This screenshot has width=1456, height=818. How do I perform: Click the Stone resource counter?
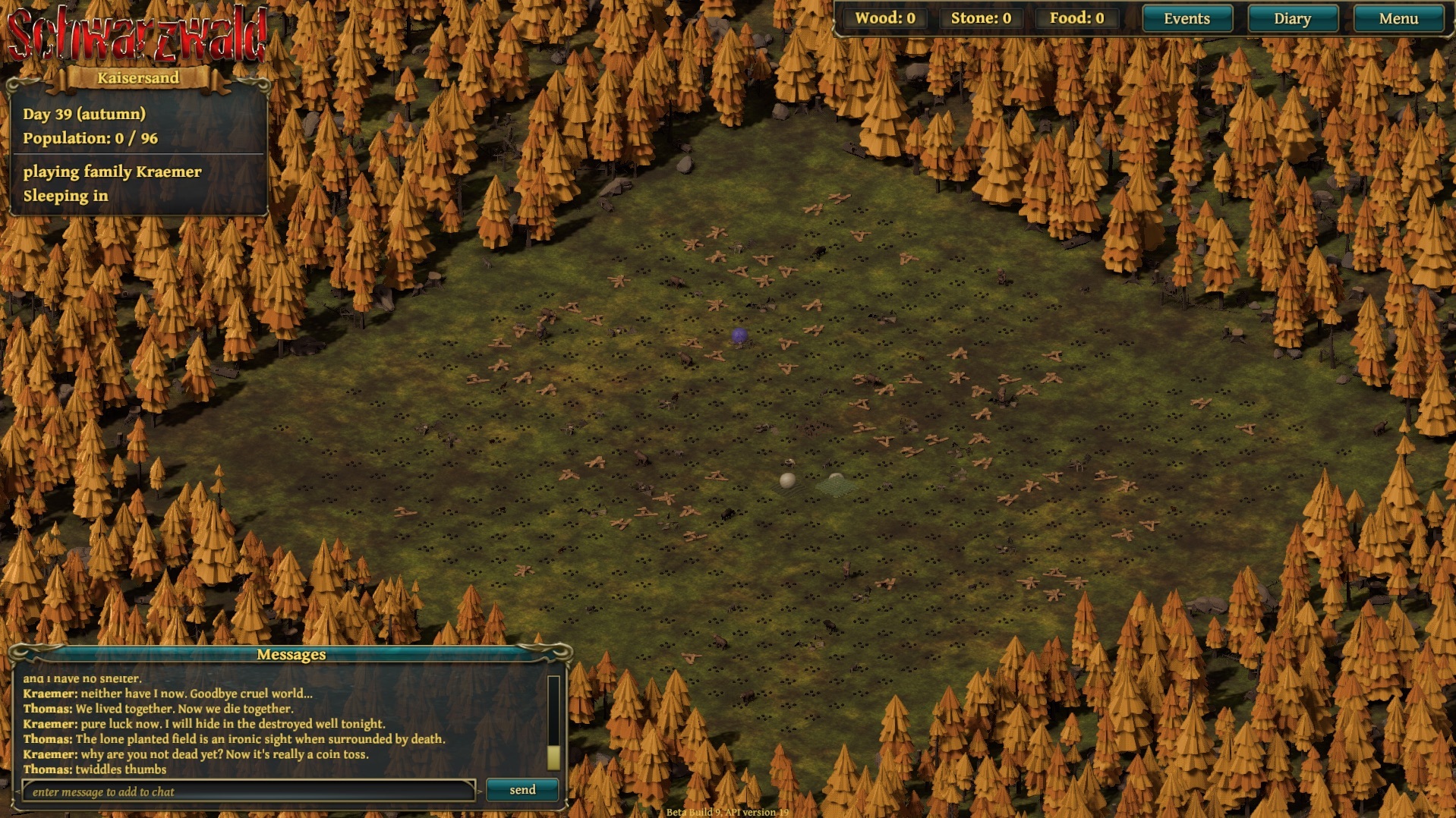980,18
